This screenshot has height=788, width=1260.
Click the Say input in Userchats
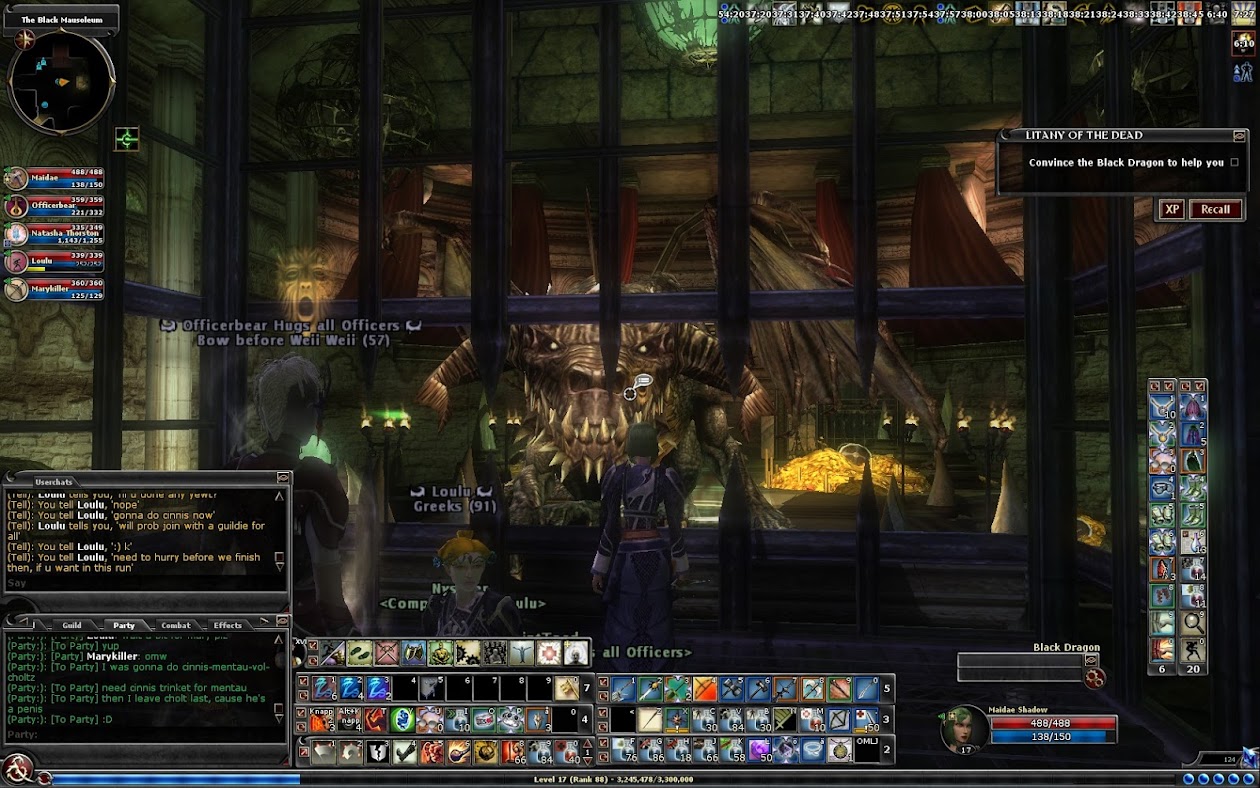(x=140, y=583)
